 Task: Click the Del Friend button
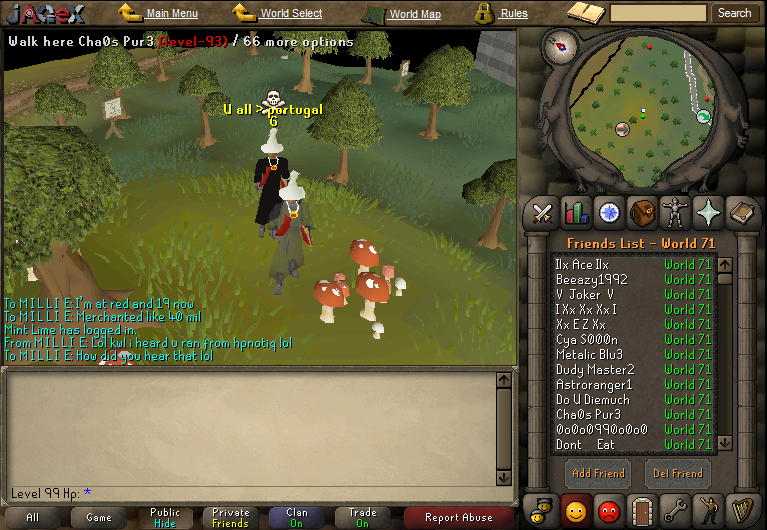point(678,473)
